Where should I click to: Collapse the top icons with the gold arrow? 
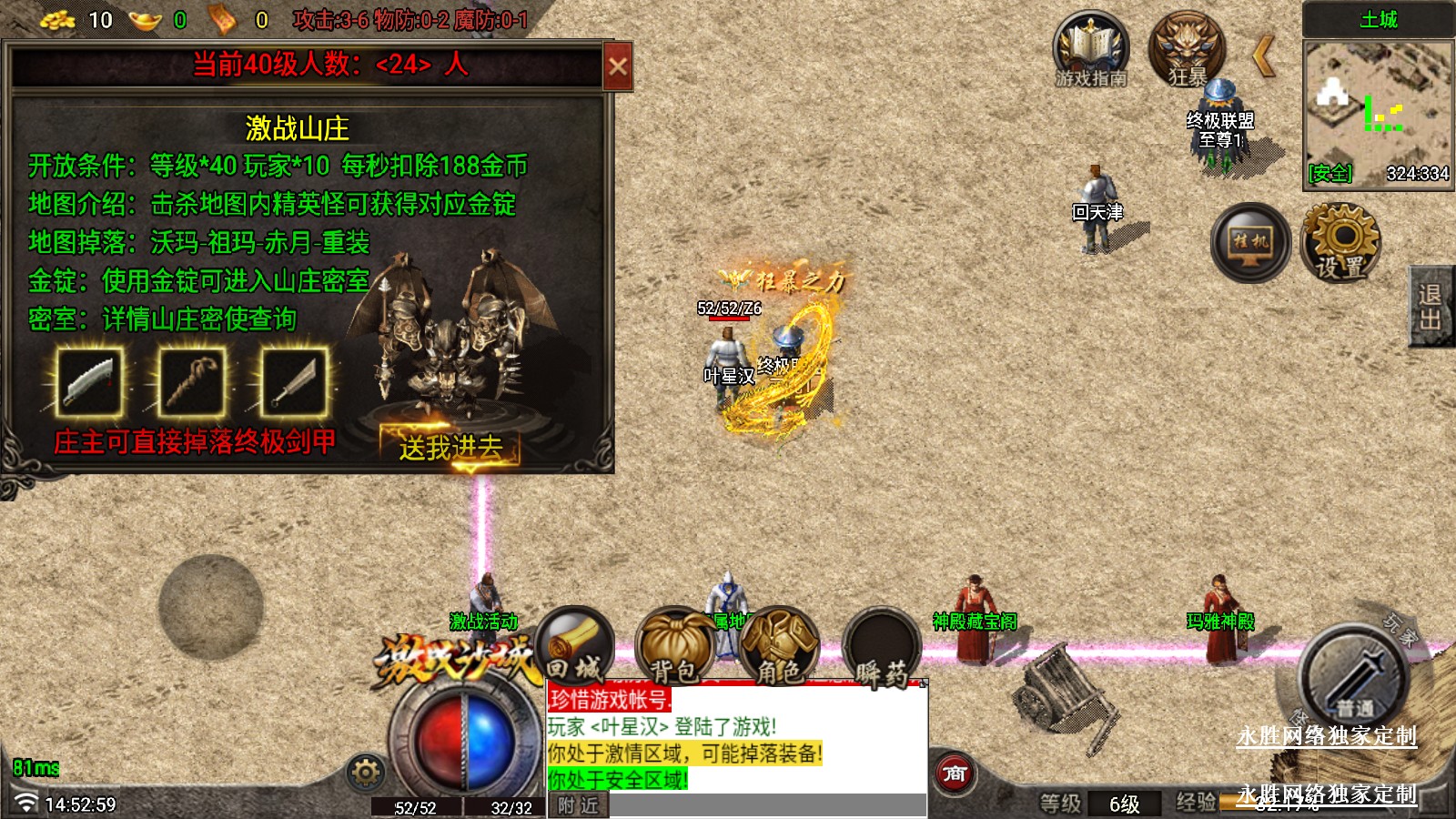tap(1263, 56)
